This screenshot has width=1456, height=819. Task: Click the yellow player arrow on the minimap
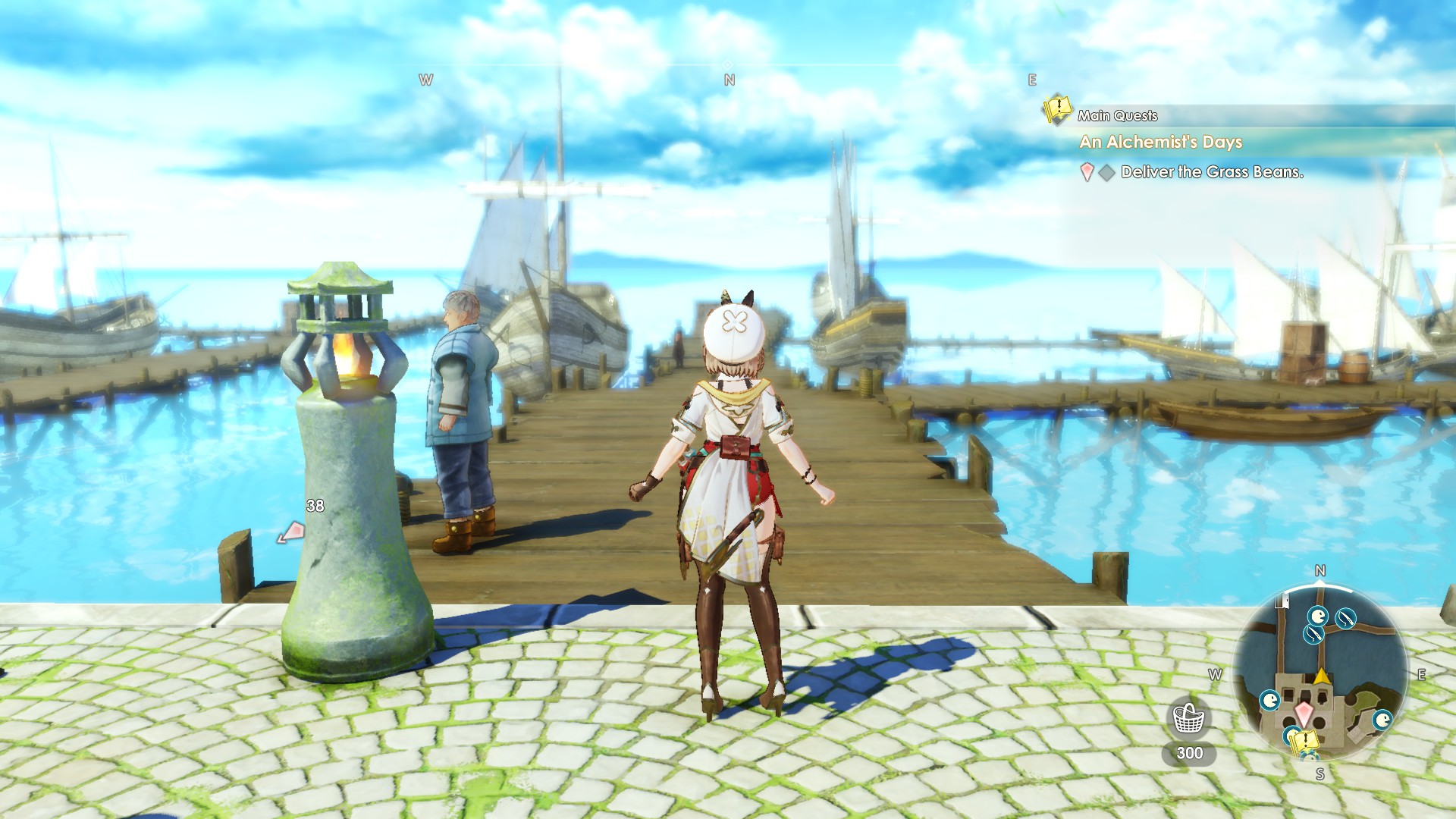click(x=1322, y=675)
